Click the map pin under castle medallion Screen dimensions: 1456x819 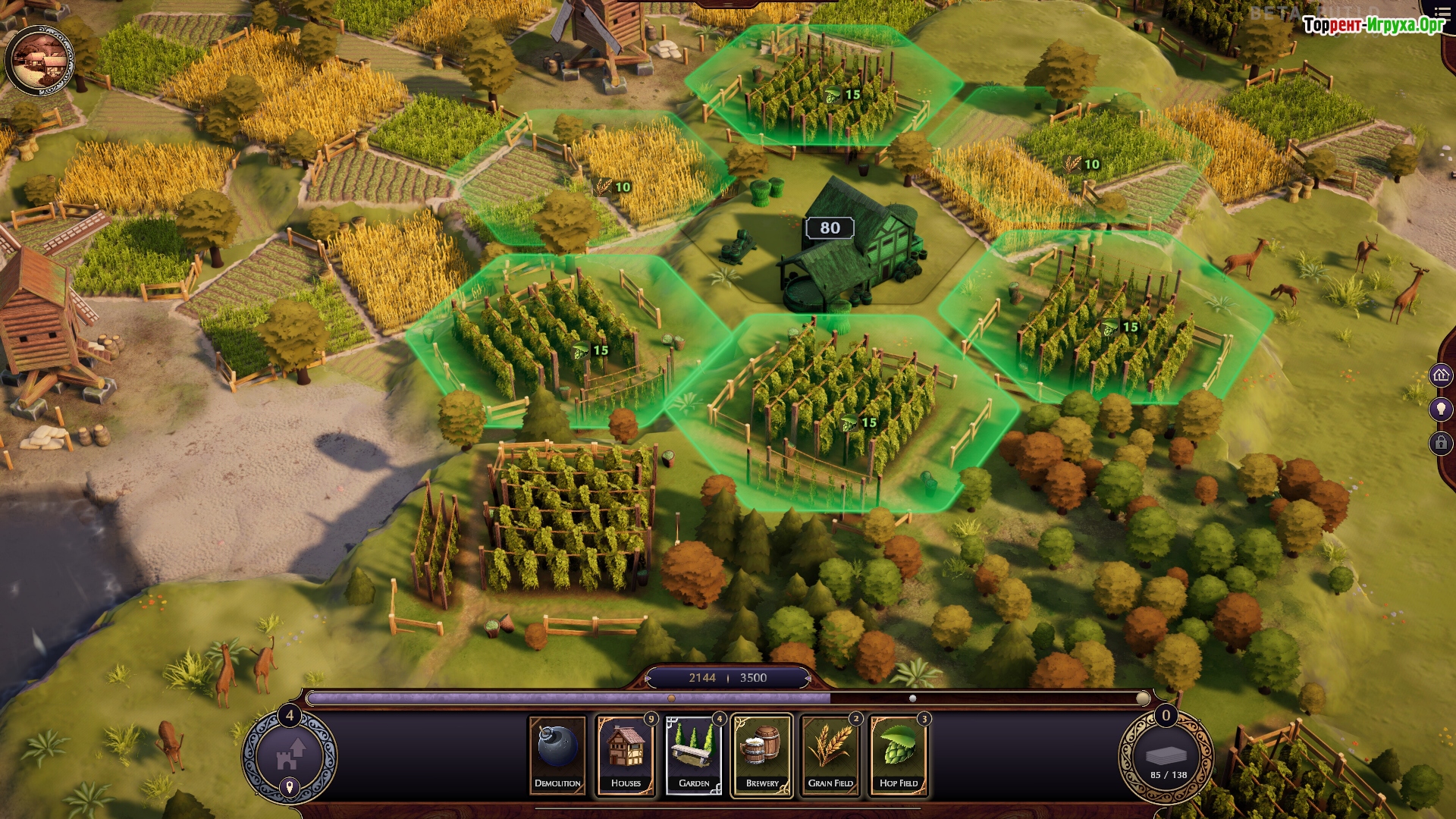[289, 786]
